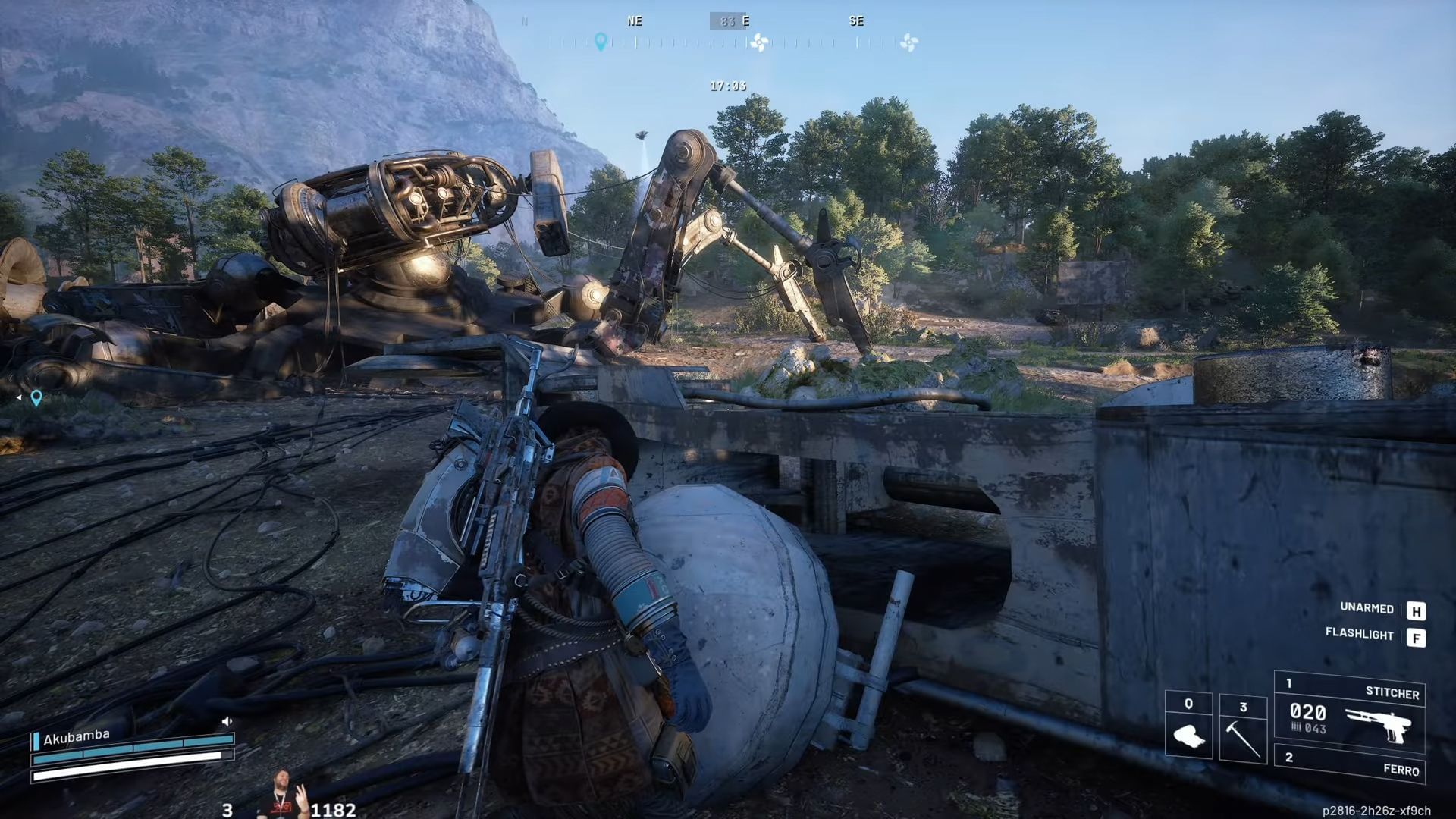Click the ammo counter reading 020
1456x819 pixels.
coord(1307,712)
